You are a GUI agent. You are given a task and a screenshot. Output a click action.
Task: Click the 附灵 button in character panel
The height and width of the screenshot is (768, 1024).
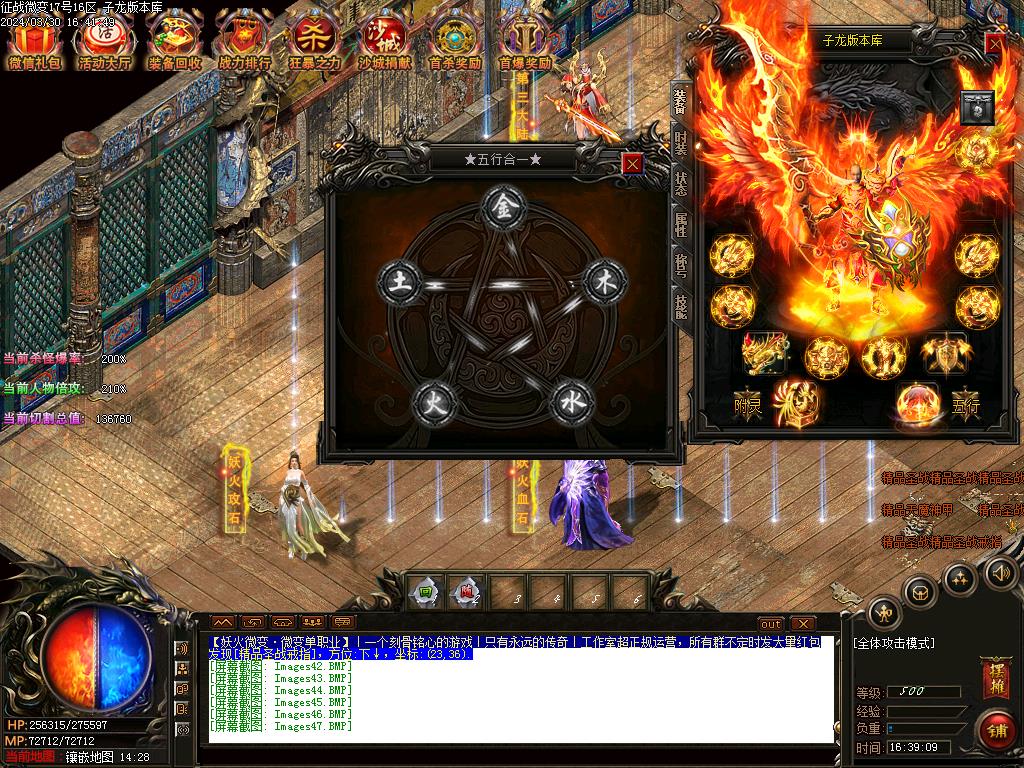748,408
